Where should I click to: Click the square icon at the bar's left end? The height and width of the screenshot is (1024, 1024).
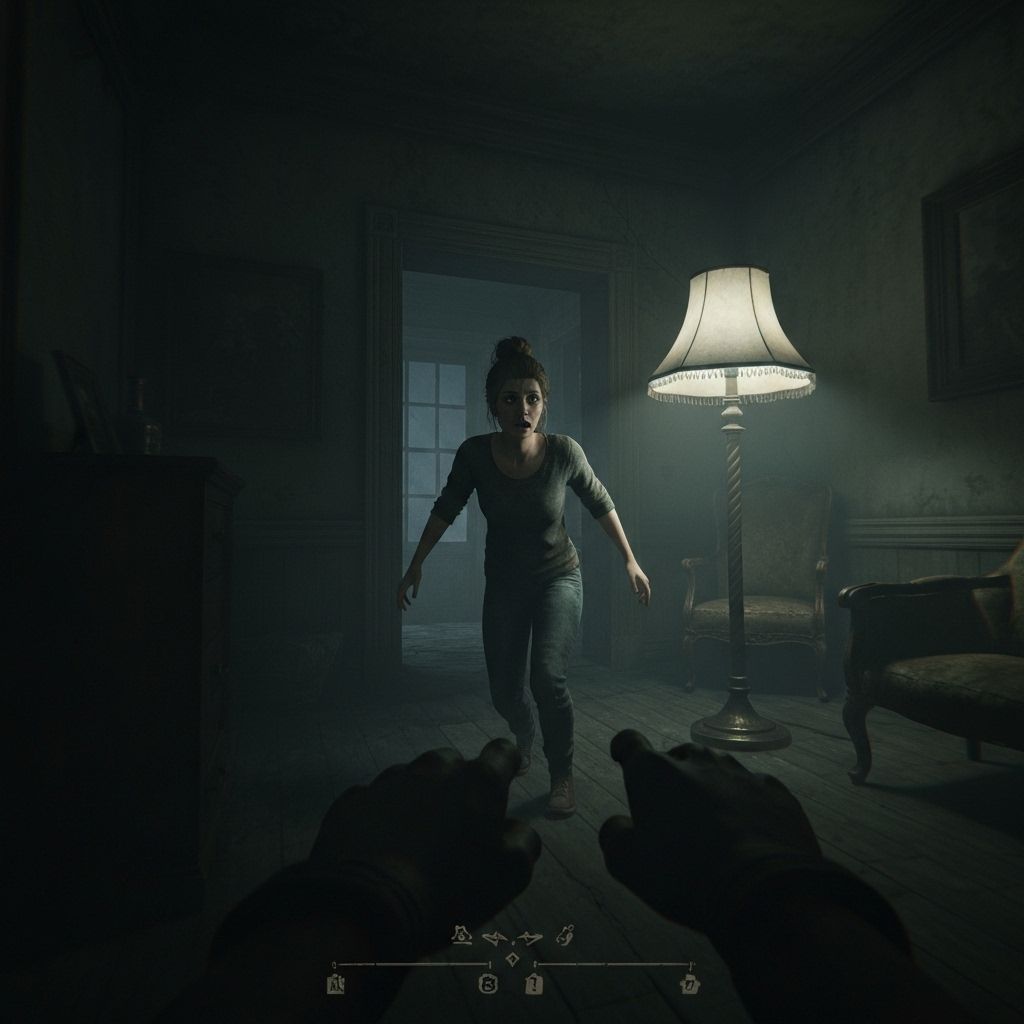[335, 985]
